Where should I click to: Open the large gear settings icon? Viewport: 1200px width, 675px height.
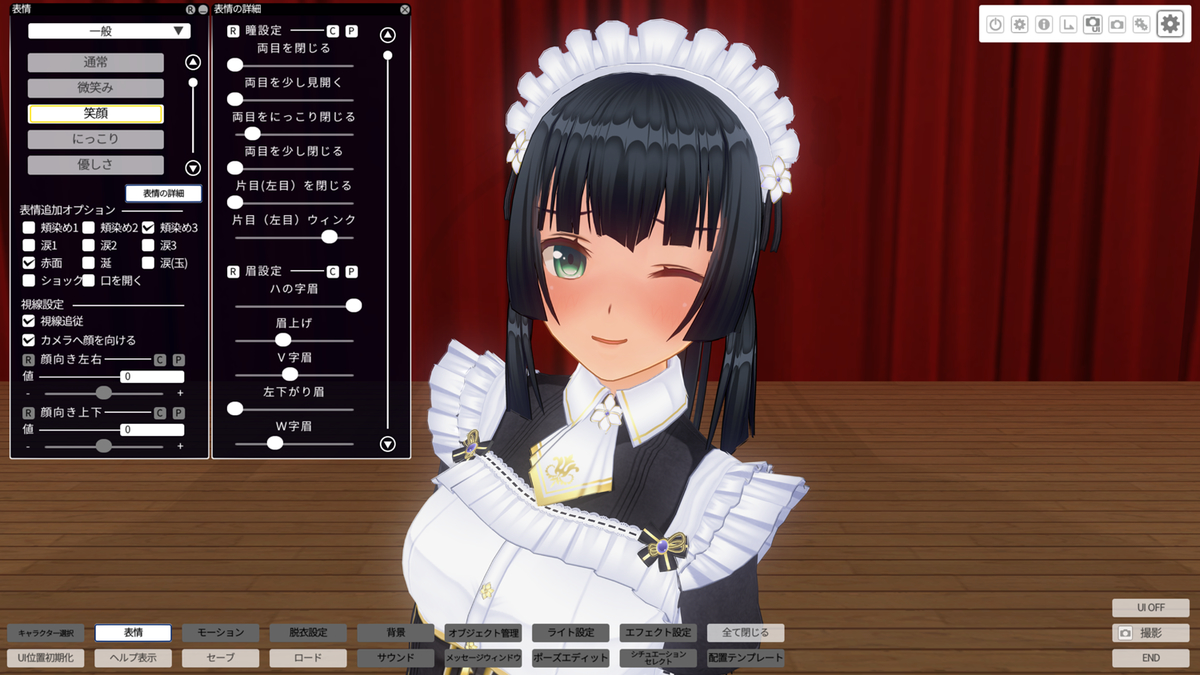[1170, 24]
